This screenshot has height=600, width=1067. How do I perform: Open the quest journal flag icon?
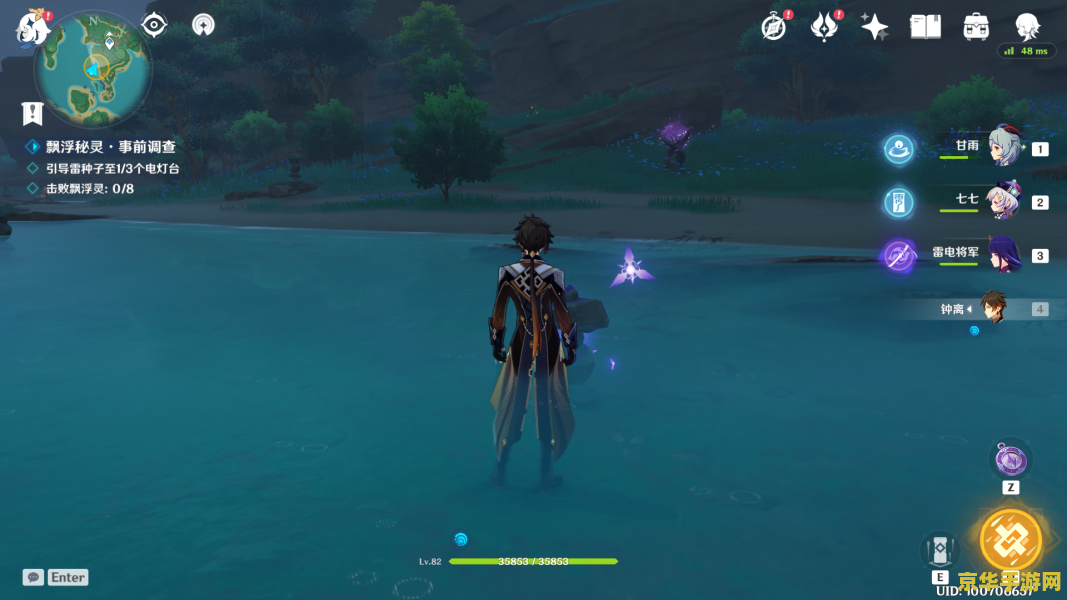click(x=33, y=113)
